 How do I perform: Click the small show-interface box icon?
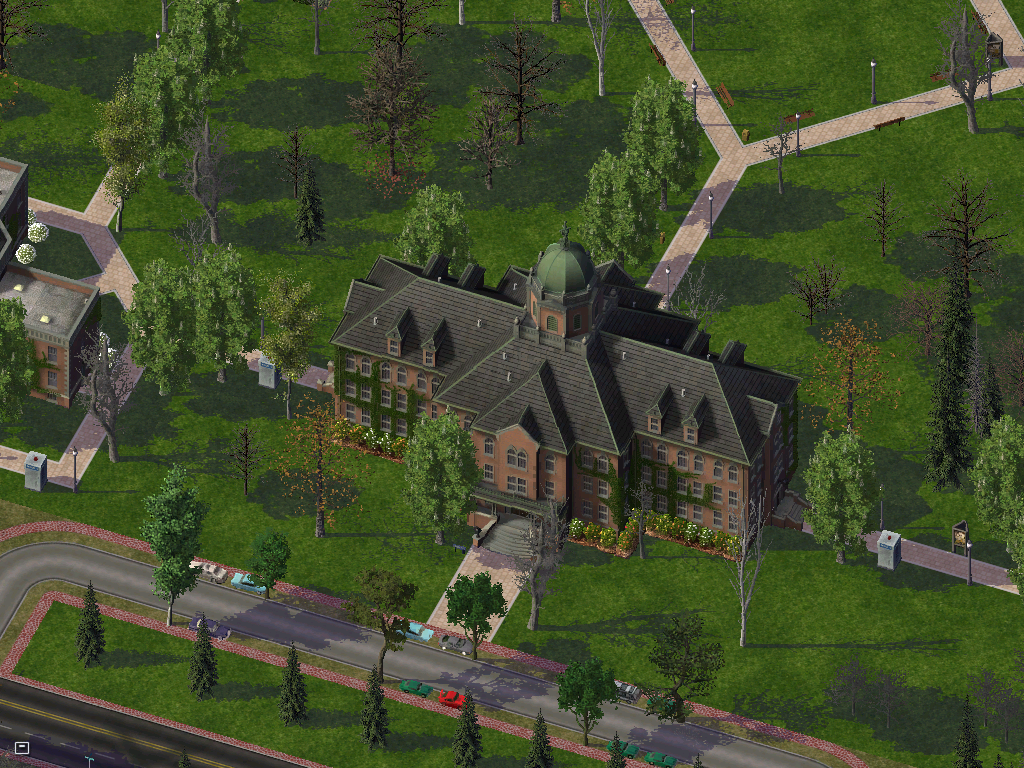[22, 747]
